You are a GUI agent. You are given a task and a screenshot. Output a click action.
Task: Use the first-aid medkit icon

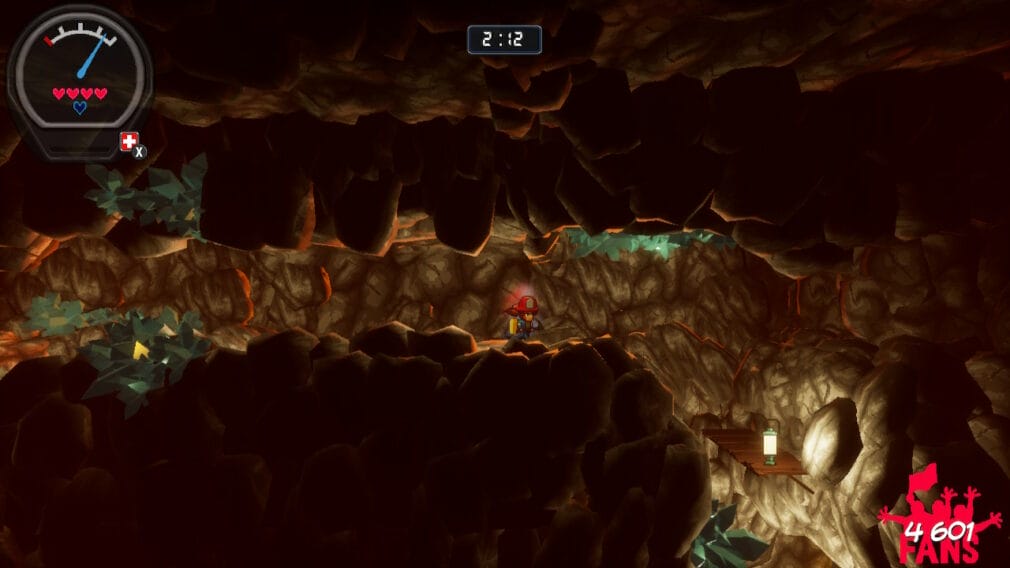129,142
